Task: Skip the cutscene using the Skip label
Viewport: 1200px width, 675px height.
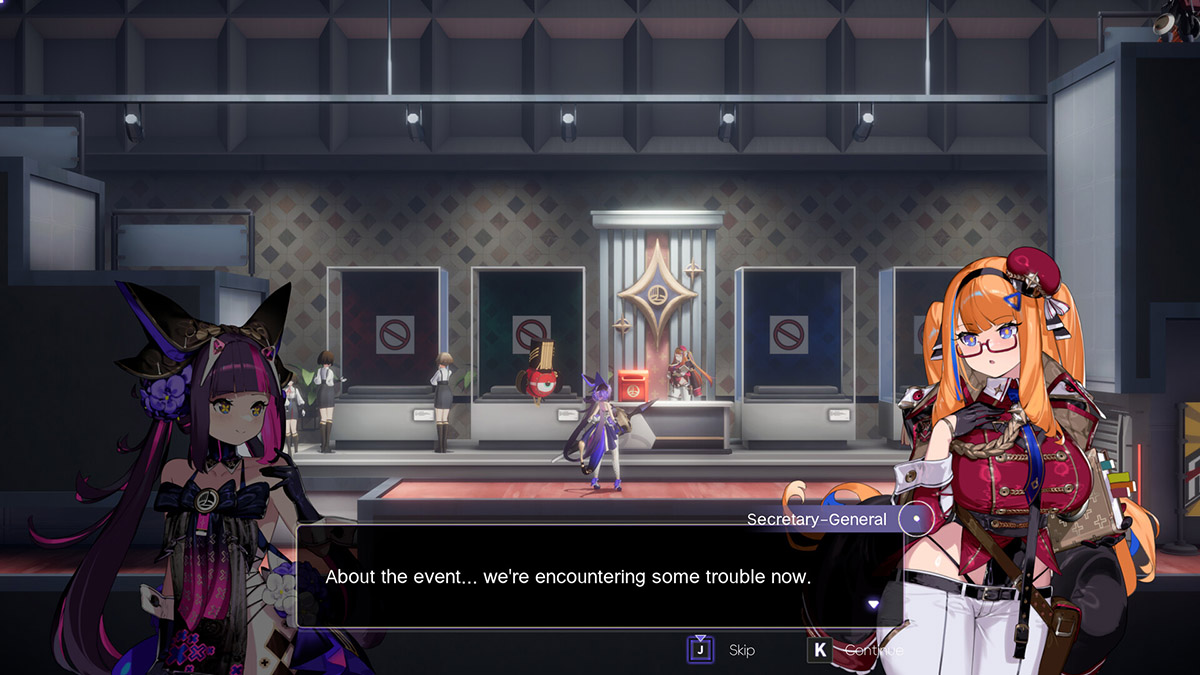Action: (x=741, y=650)
